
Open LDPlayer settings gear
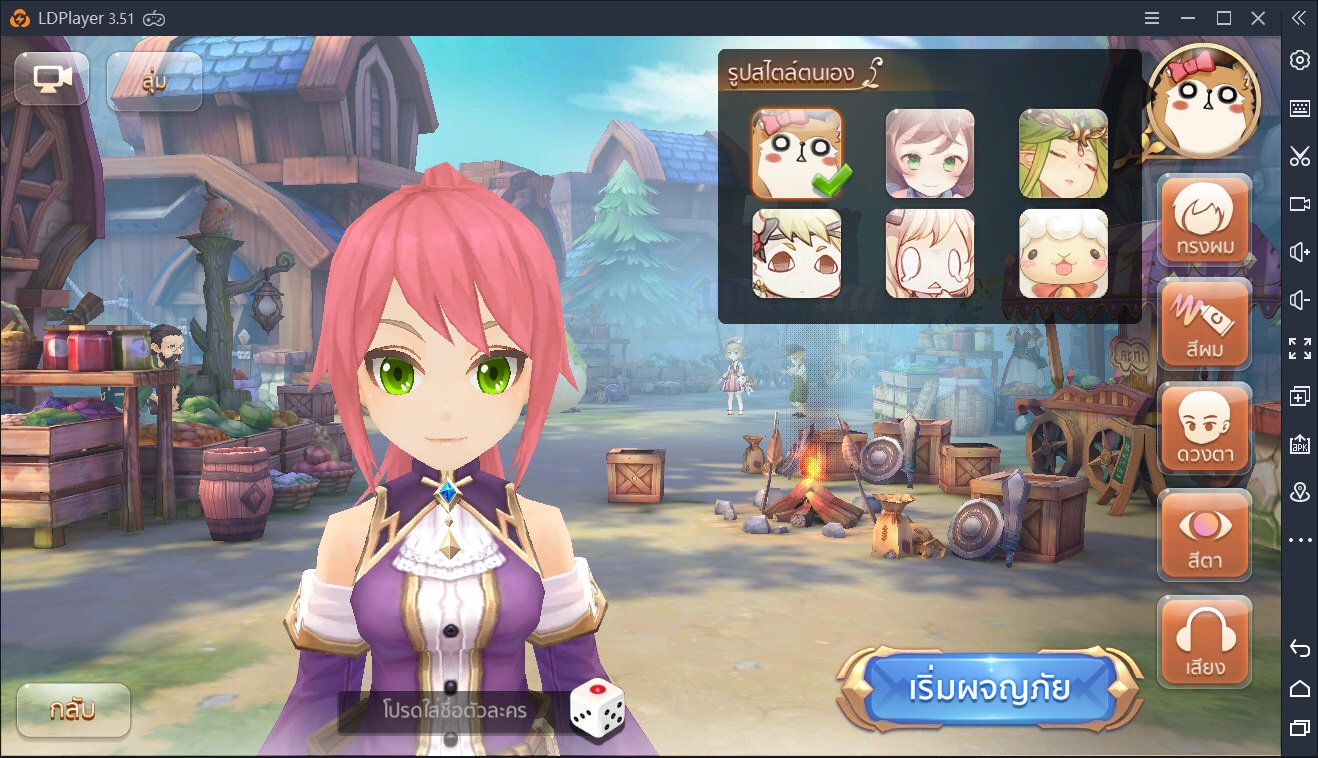tap(1299, 60)
